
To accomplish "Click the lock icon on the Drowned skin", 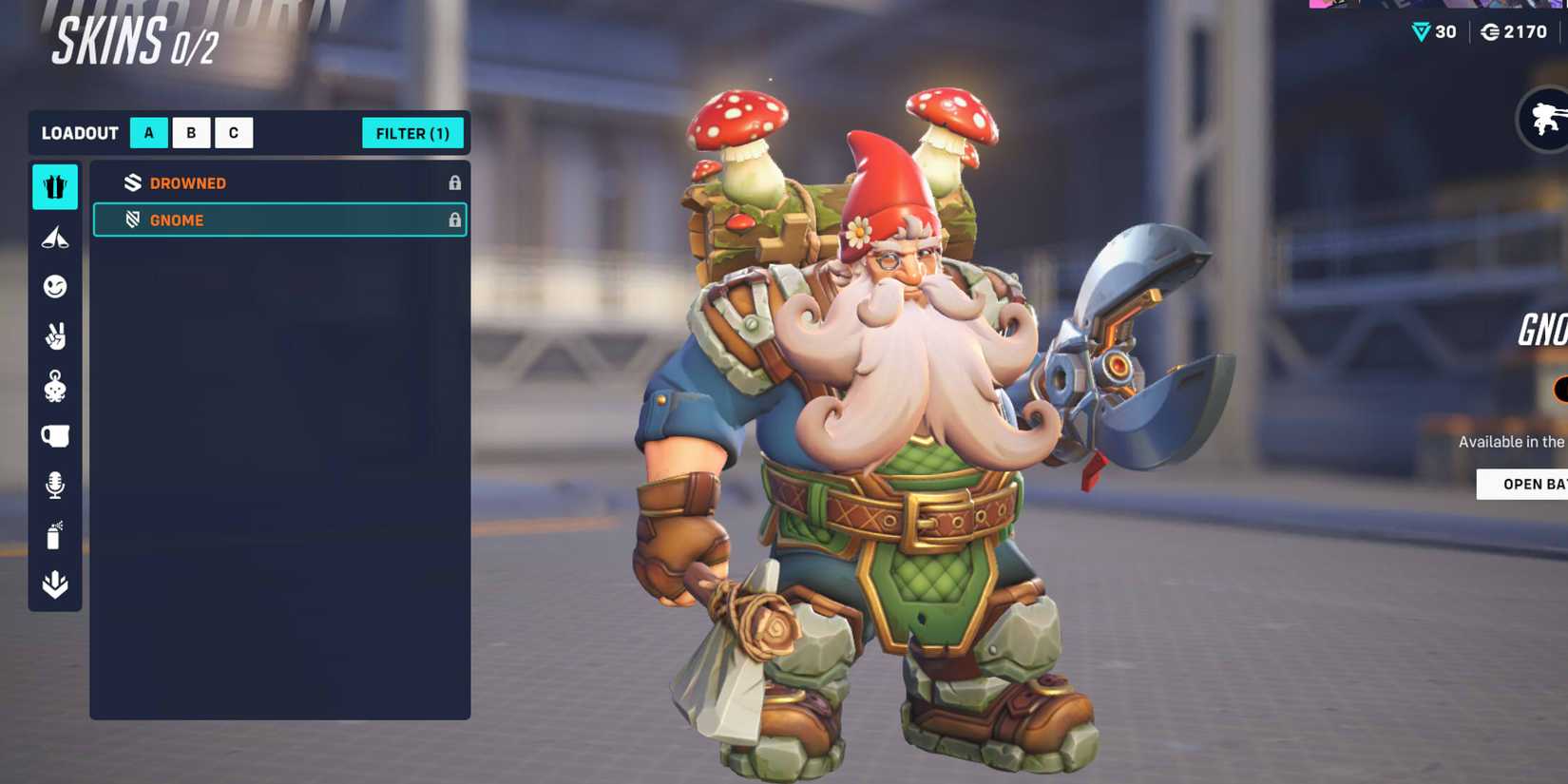I will tap(455, 182).
